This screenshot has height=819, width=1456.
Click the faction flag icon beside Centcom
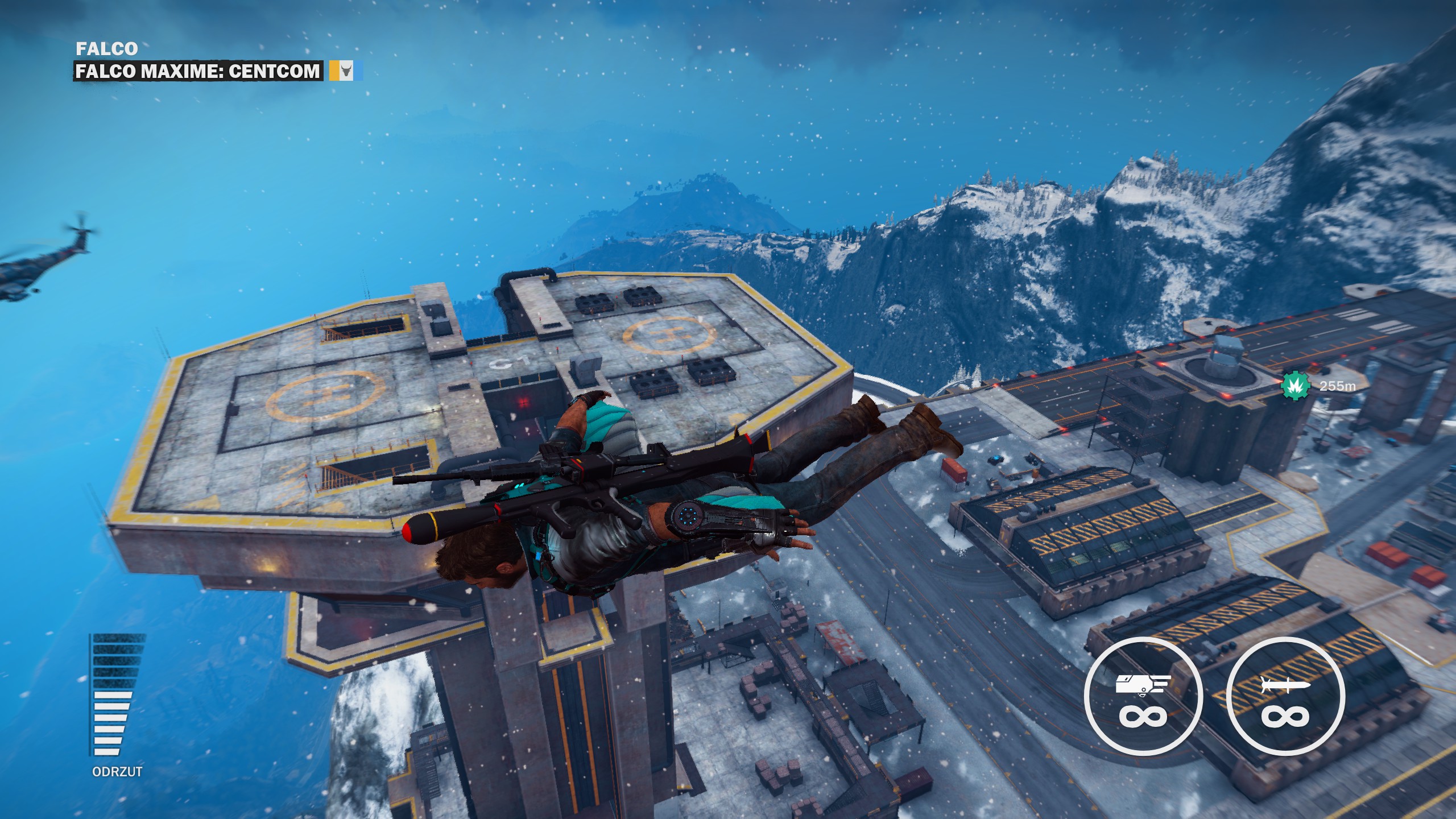(x=345, y=71)
